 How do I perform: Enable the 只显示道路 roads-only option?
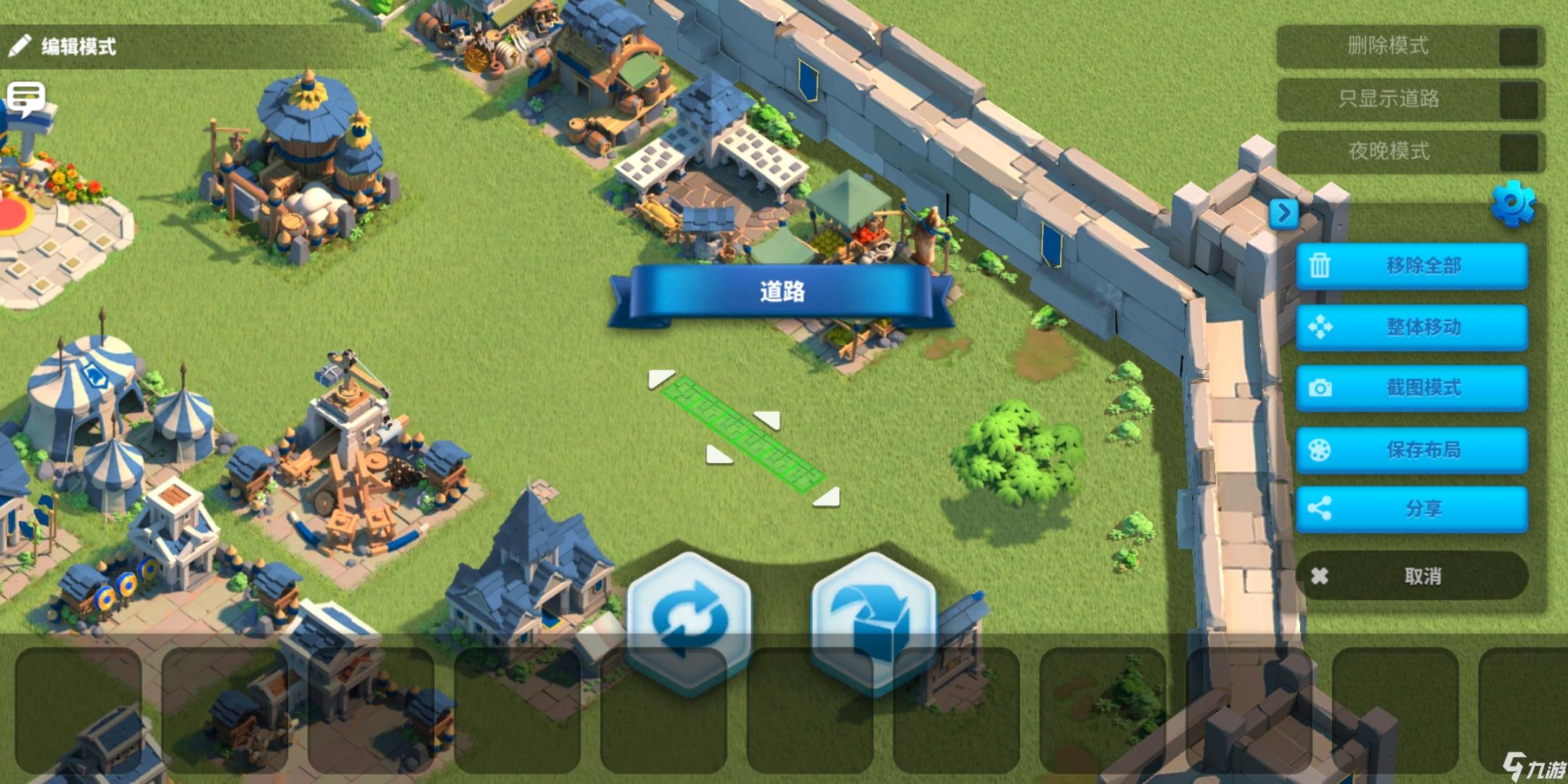coord(1518,99)
